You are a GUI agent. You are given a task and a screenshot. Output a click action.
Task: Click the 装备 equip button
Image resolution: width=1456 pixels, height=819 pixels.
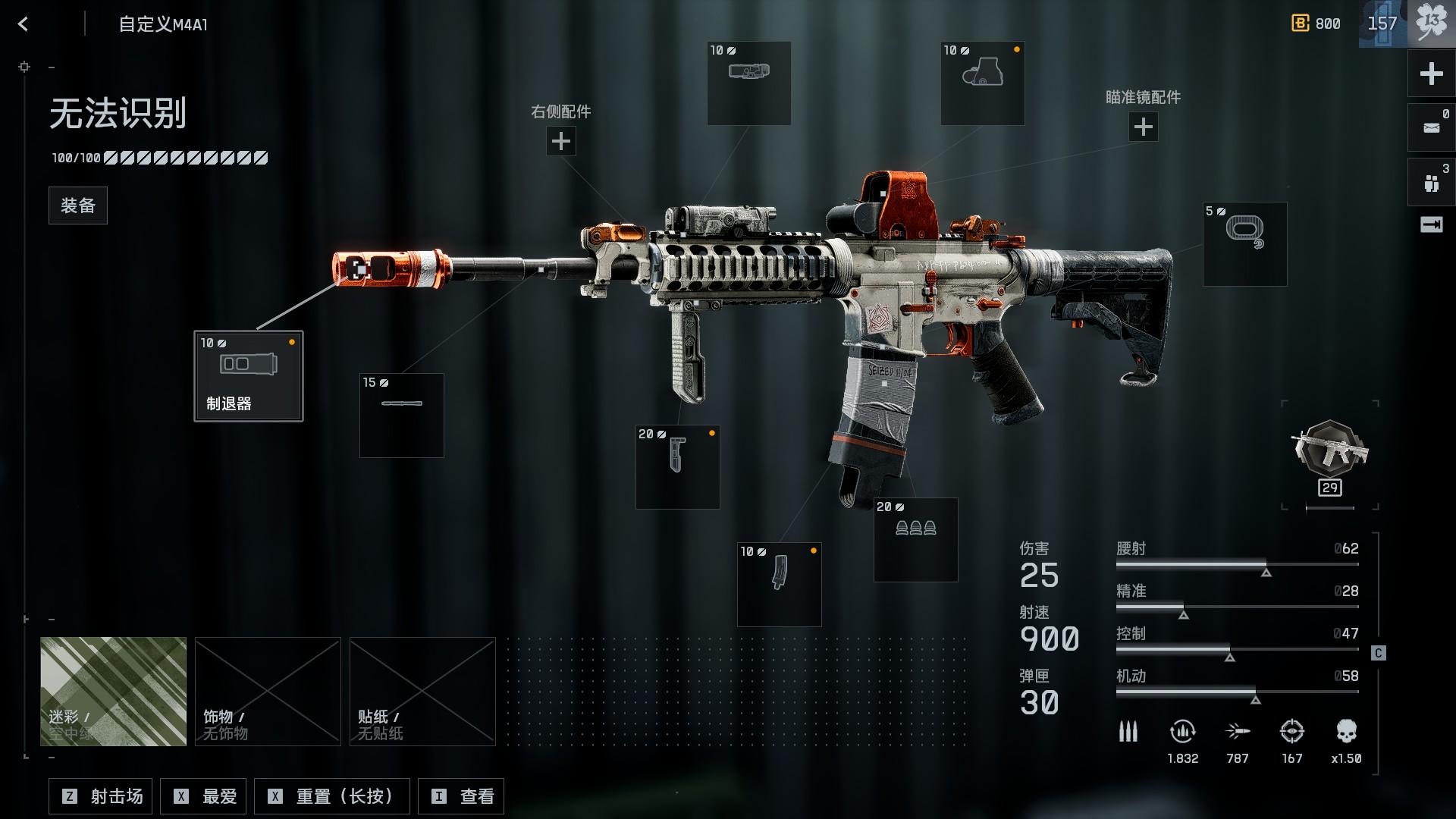point(78,206)
